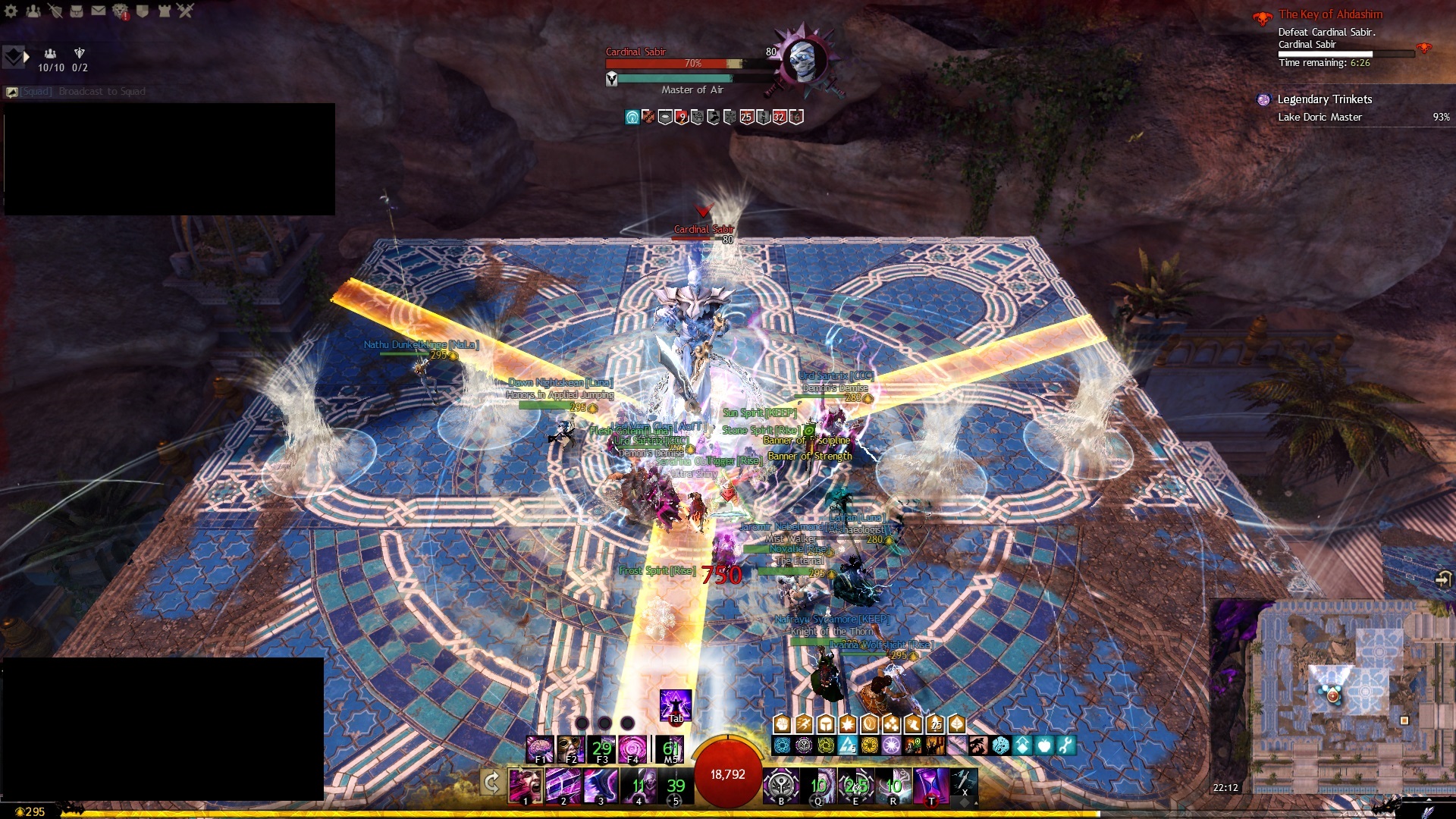
Task: Open the Black Lion trading post icon
Action: (x=121, y=11)
